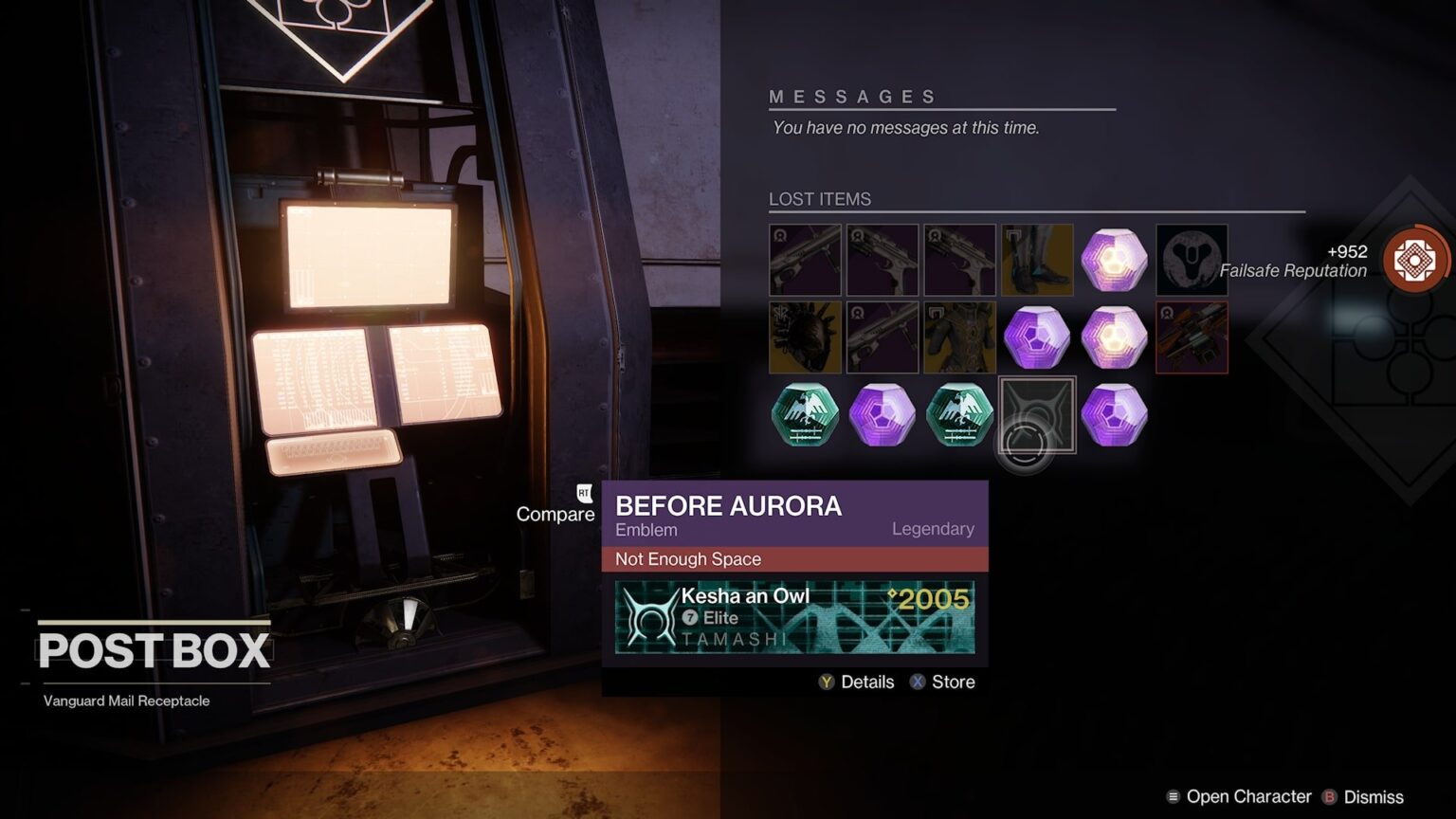
Task: Click the orange-bordered scout rifle icon
Action: (1191, 337)
